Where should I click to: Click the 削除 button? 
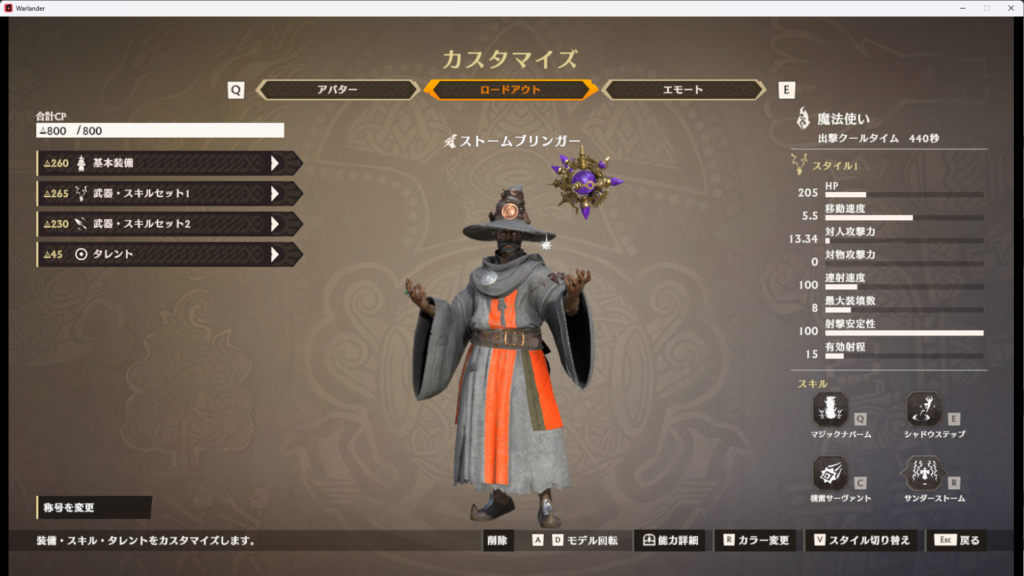coord(497,541)
